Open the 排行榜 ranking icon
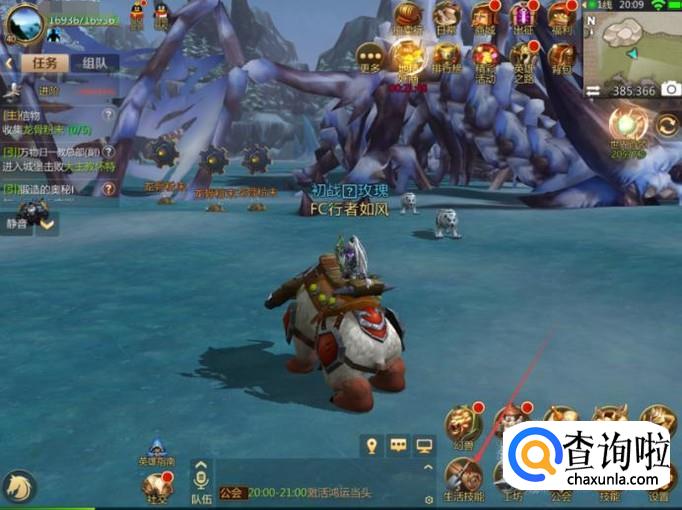This screenshot has height=510, width=682. coord(443,55)
